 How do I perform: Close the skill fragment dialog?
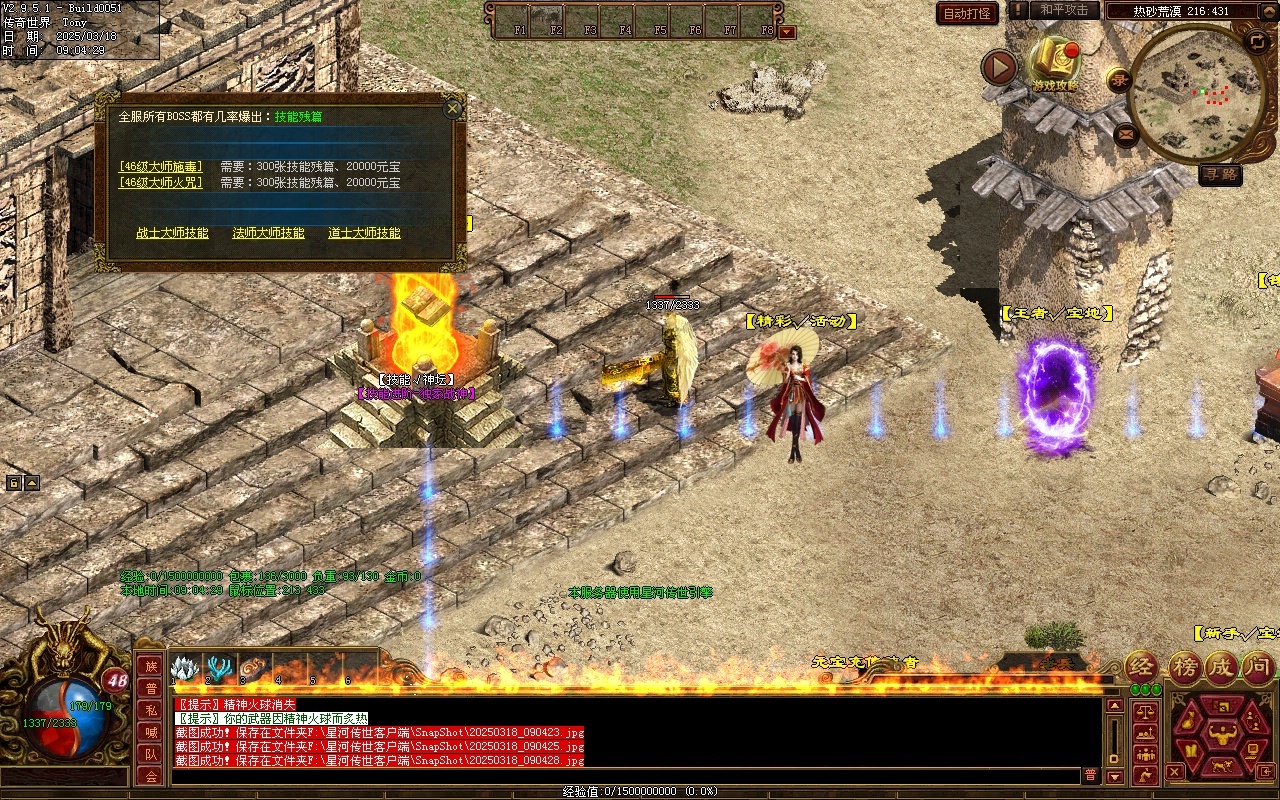click(453, 108)
